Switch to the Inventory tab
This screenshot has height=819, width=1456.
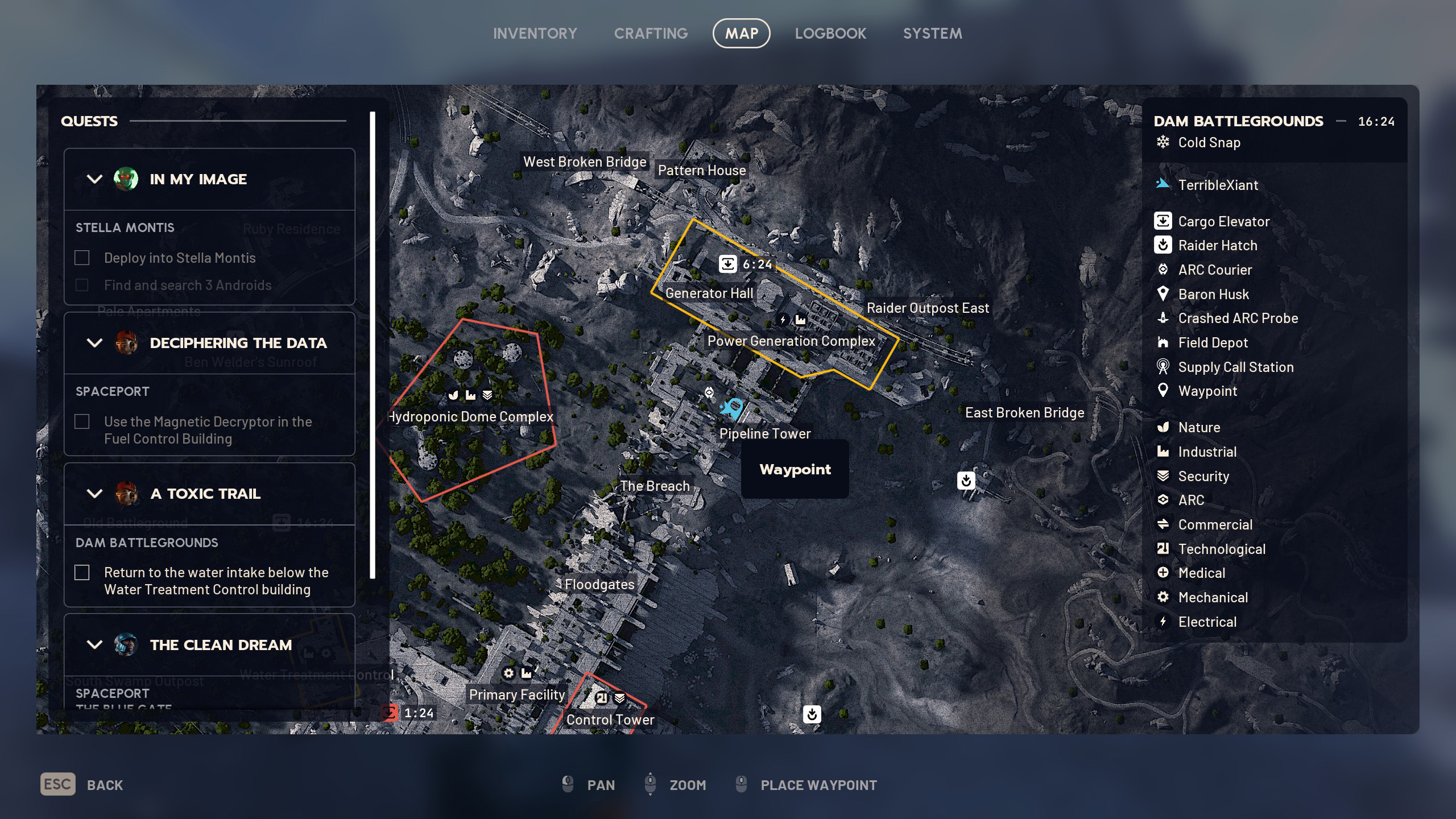pyautogui.click(x=535, y=34)
